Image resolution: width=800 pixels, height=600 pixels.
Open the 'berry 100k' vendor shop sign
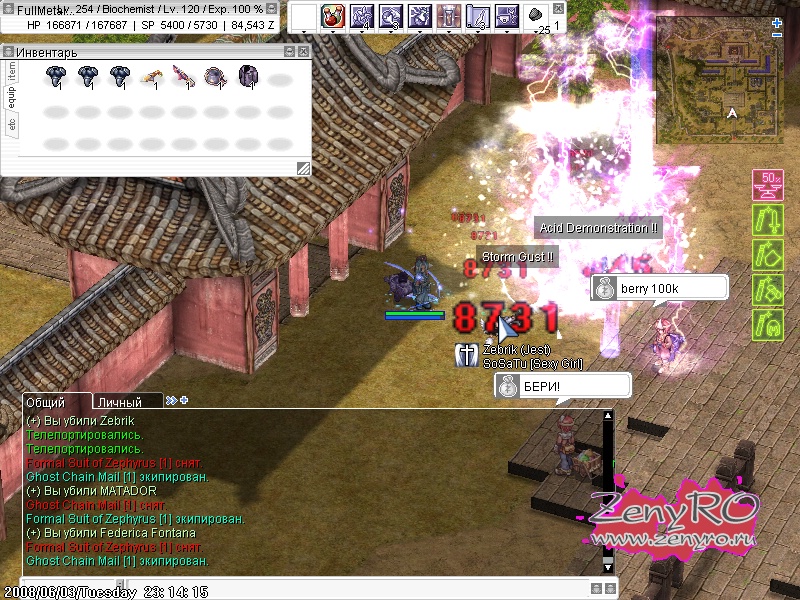pyautogui.click(x=660, y=288)
